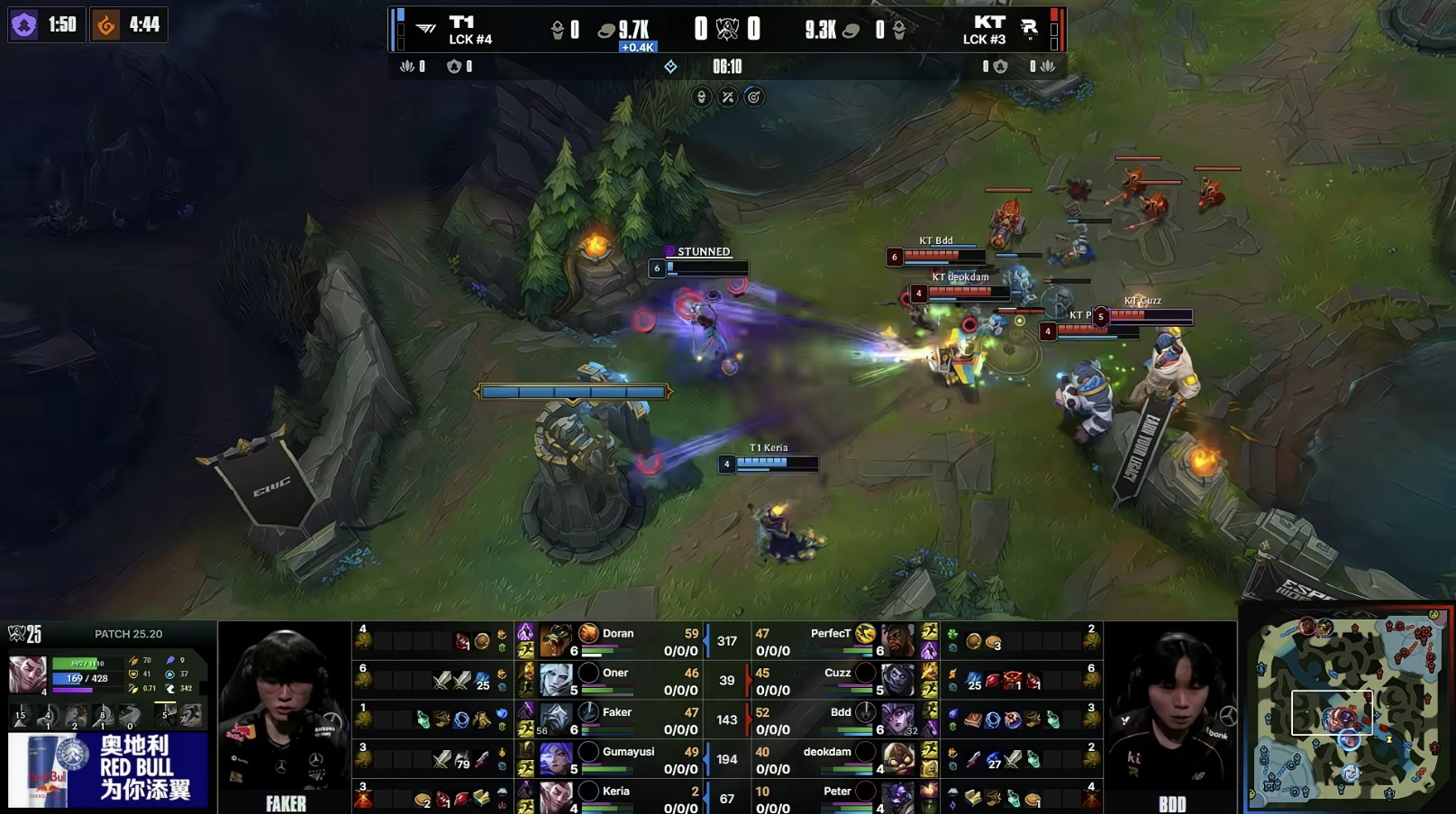The height and width of the screenshot is (814, 1456).
Task: Open the Faker player camera thumbnail
Action: pyautogui.click(x=285, y=716)
